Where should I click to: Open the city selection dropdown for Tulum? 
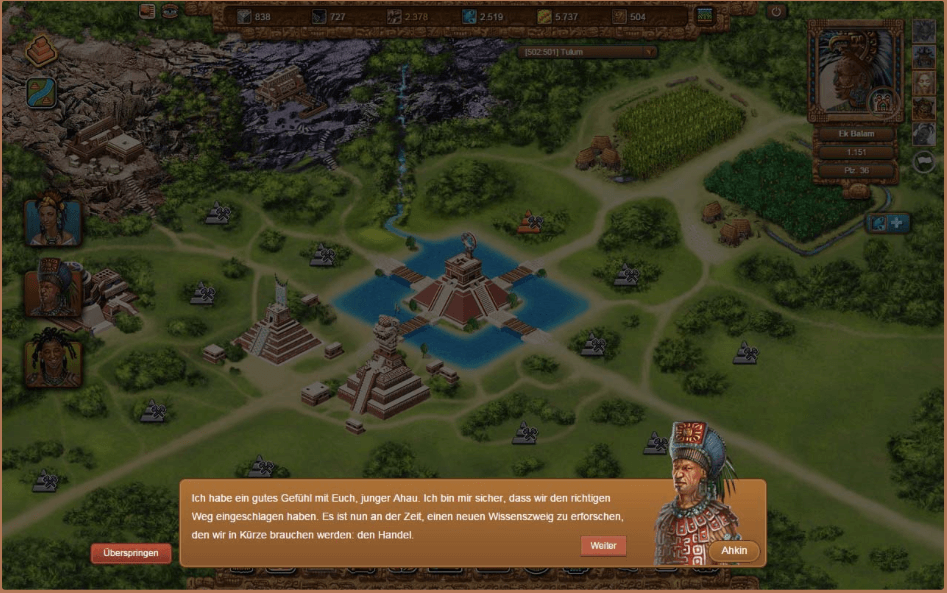point(587,52)
